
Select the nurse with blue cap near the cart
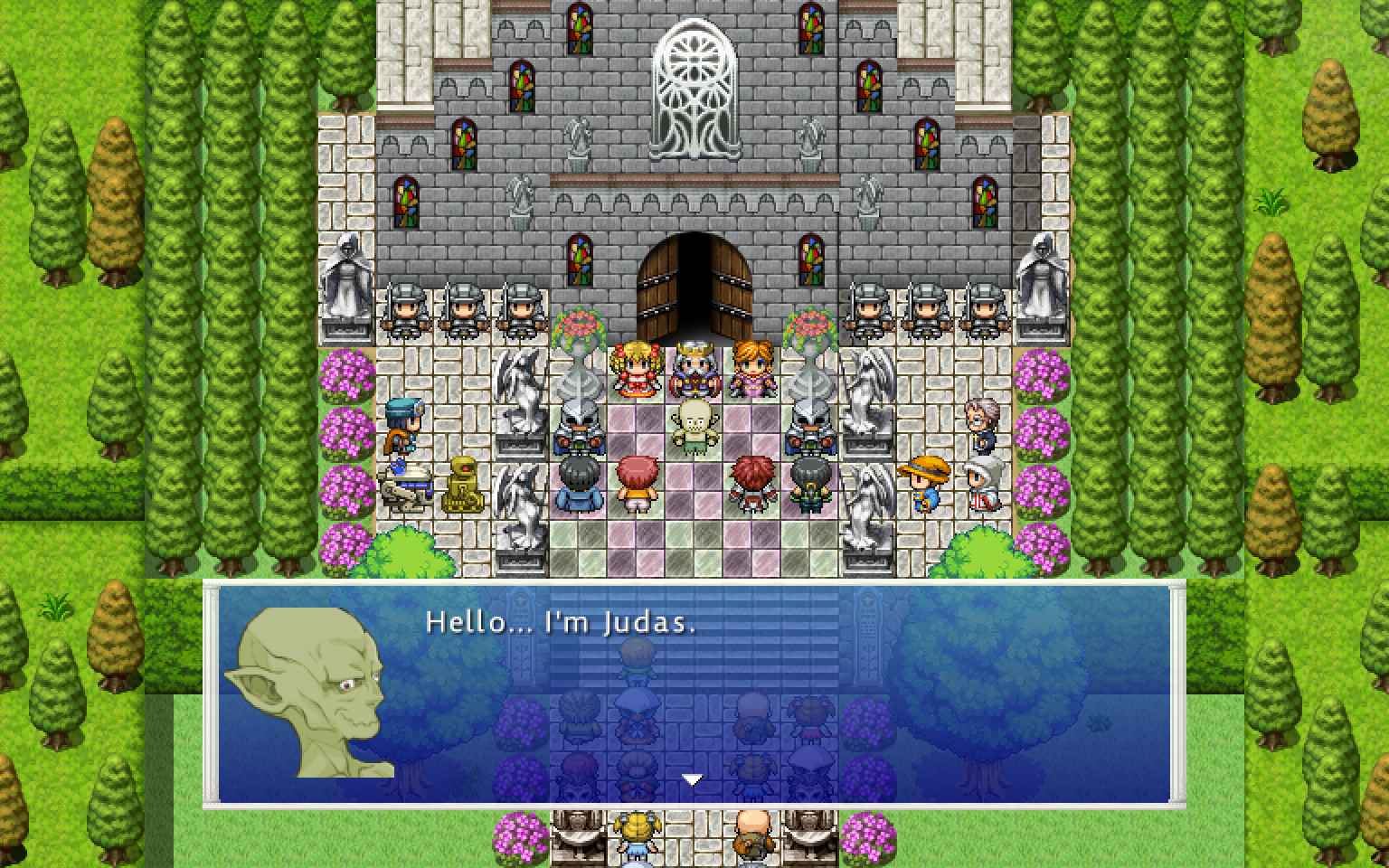click(404, 425)
